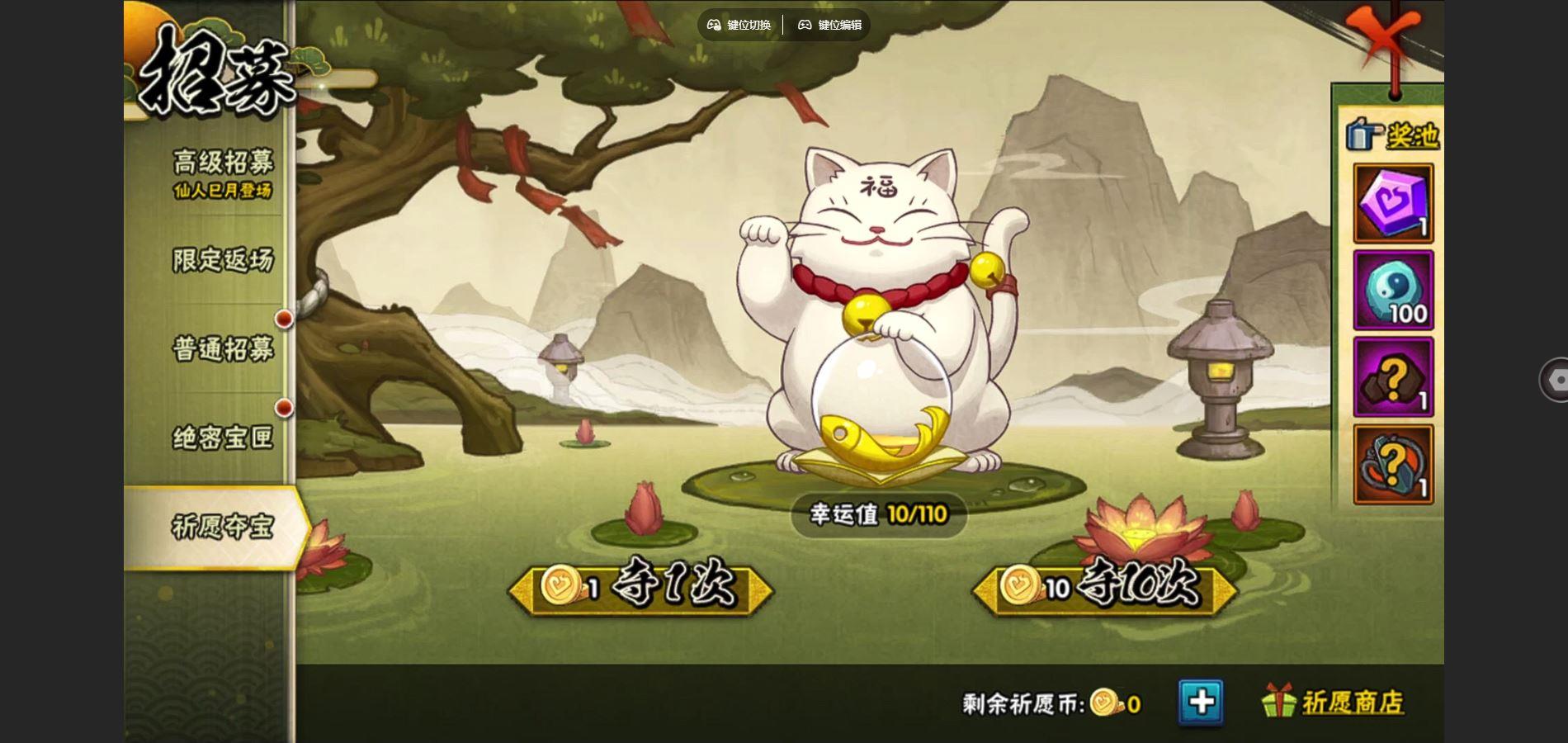Go to the 绝密宝匣 tab

point(222,438)
